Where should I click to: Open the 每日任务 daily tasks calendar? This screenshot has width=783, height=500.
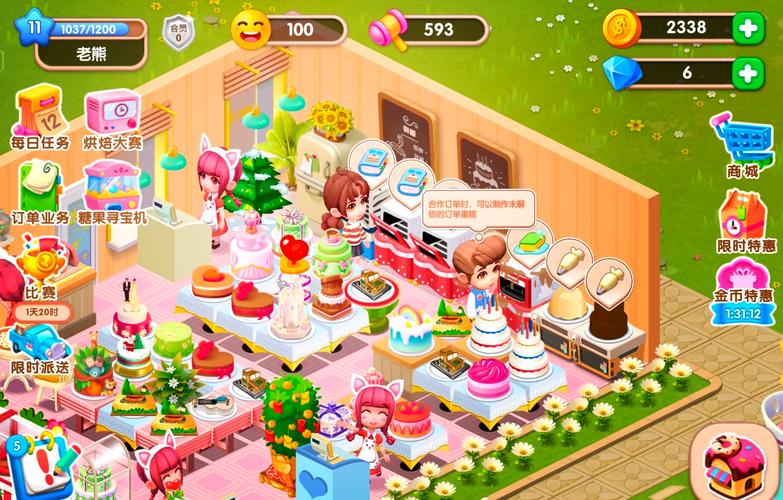(40, 114)
